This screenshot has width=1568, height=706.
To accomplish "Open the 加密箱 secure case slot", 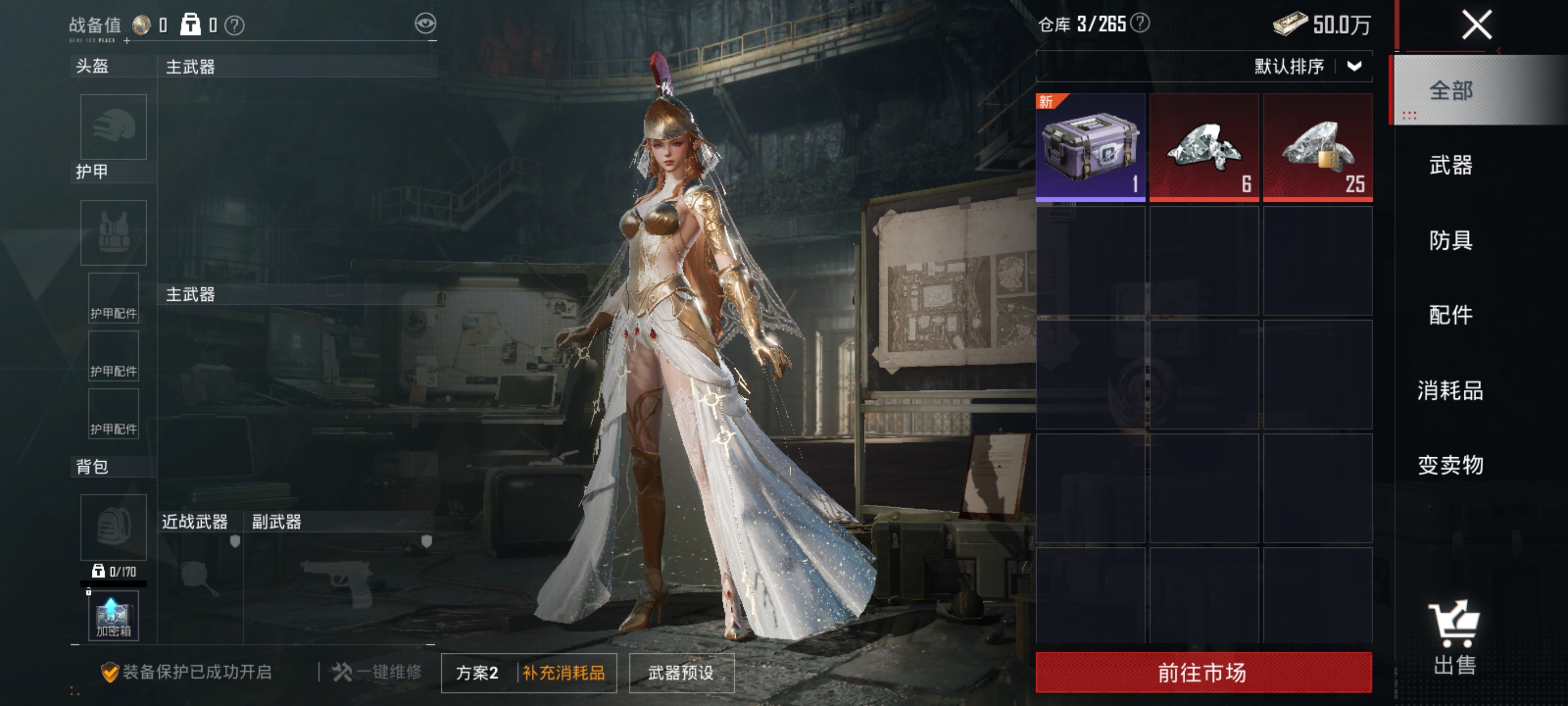I will click(113, 616).
